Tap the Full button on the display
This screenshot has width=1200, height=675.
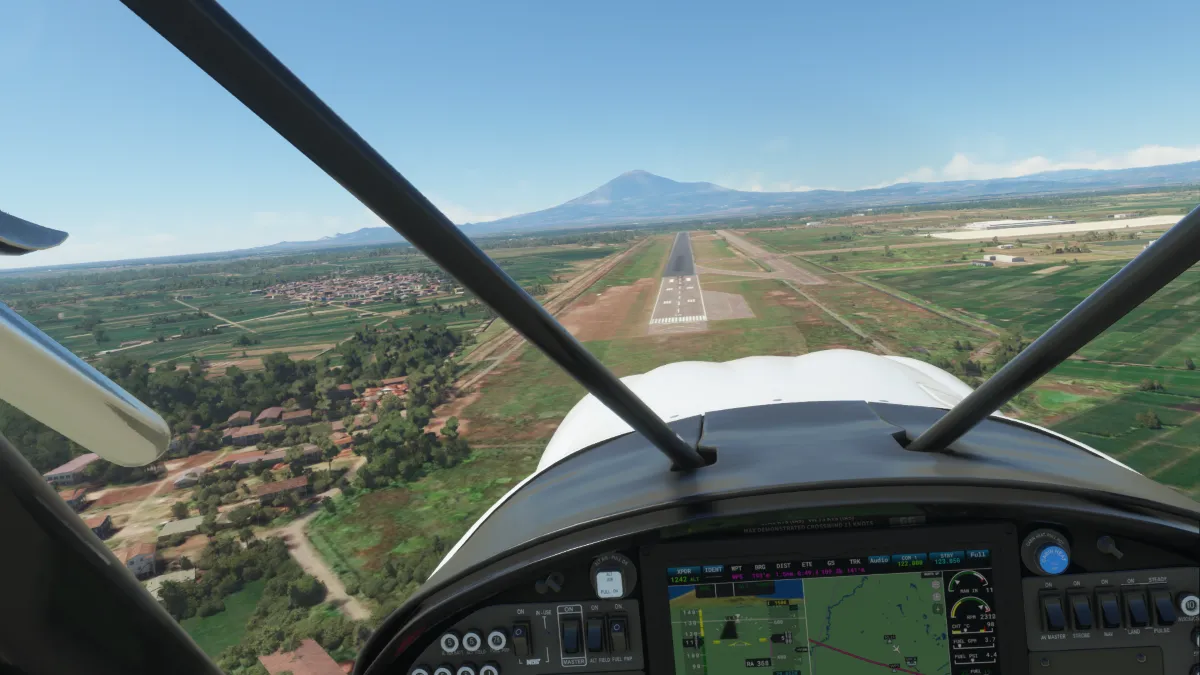click(x=977, y=554)
